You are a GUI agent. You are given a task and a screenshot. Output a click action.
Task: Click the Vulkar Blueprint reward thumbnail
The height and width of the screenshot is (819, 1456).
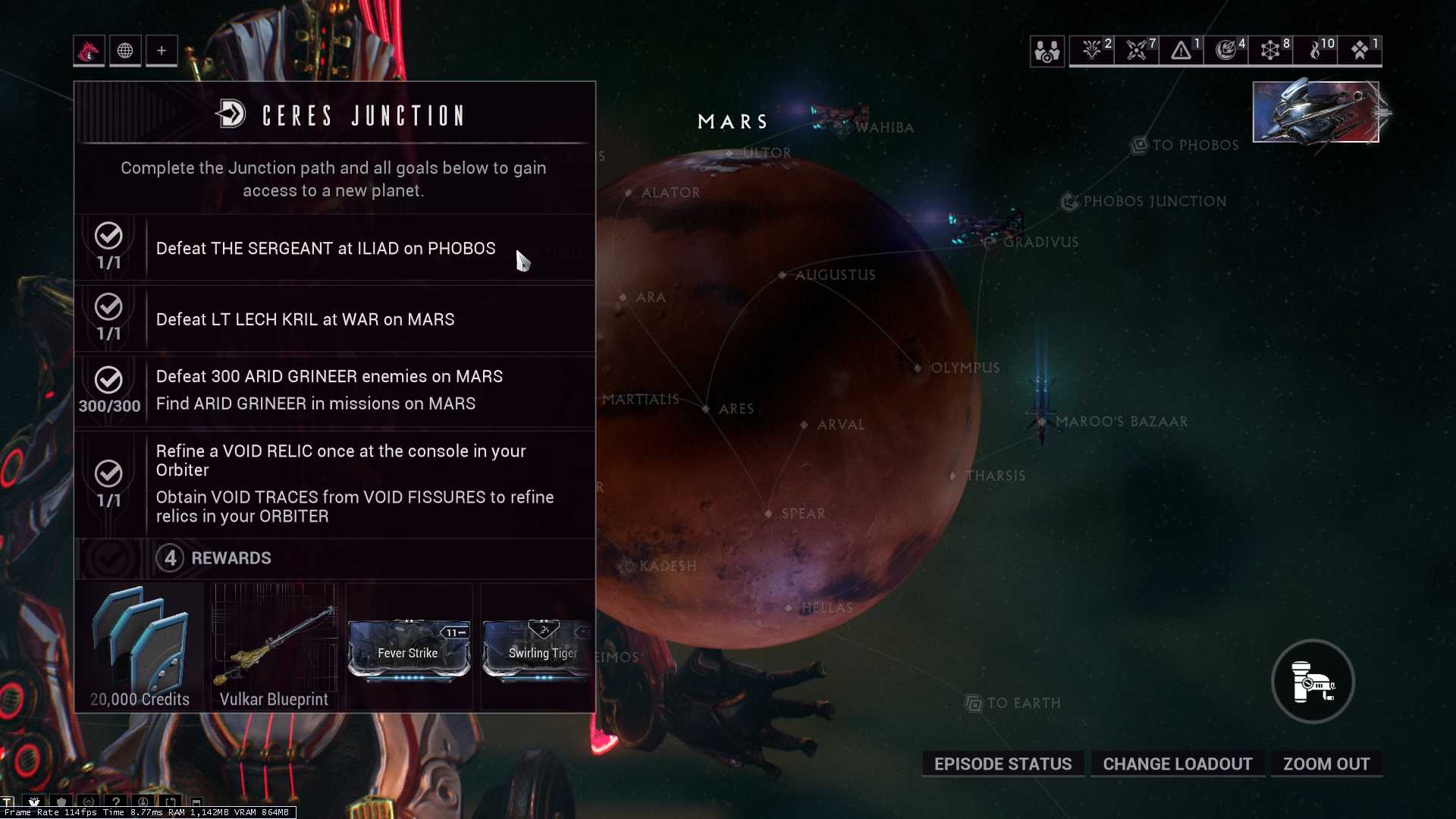click(275, 645)
